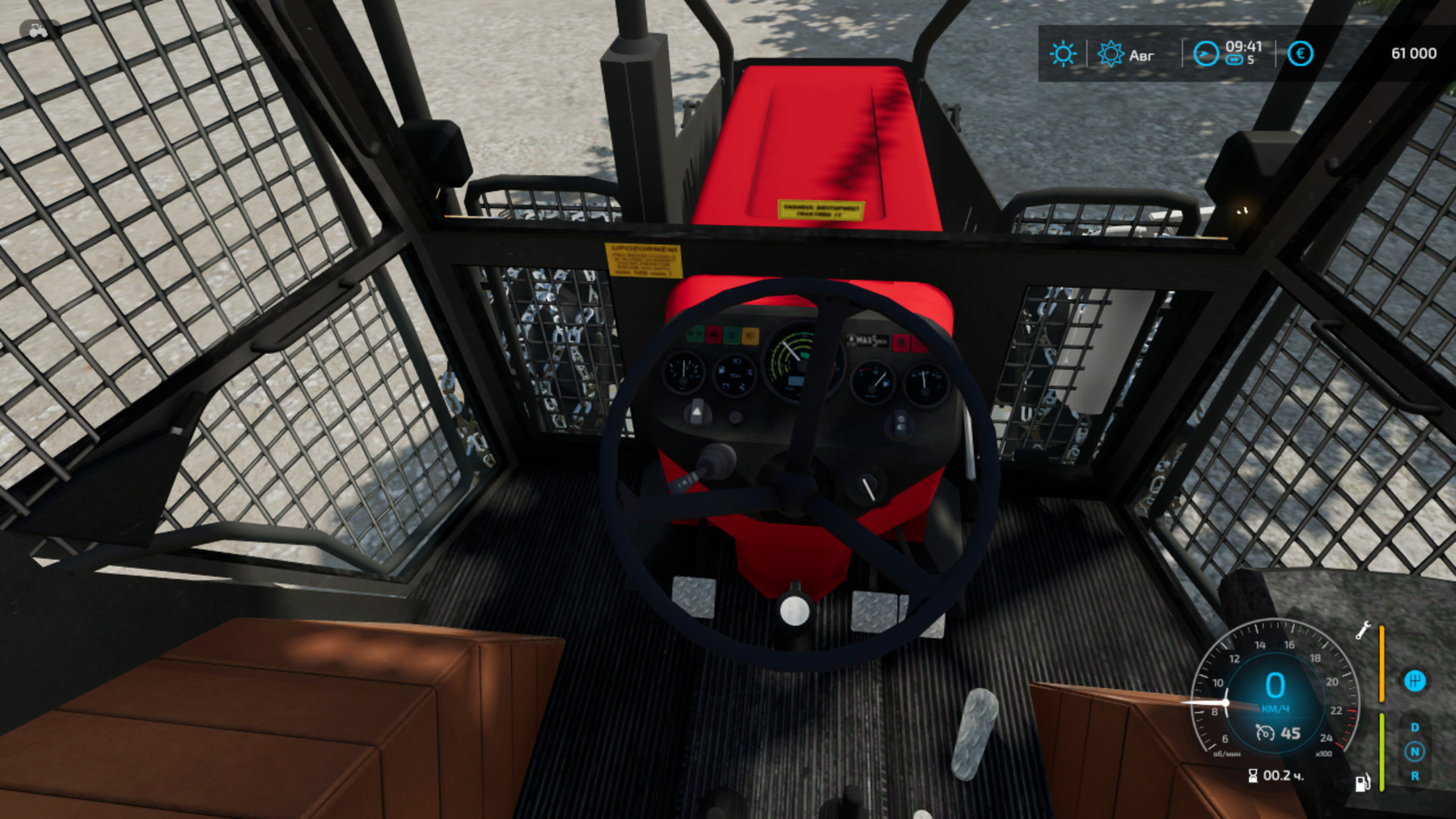1456x819 pixels.
Task: Select the gearbox shift icon
Action: (1415, 681)
